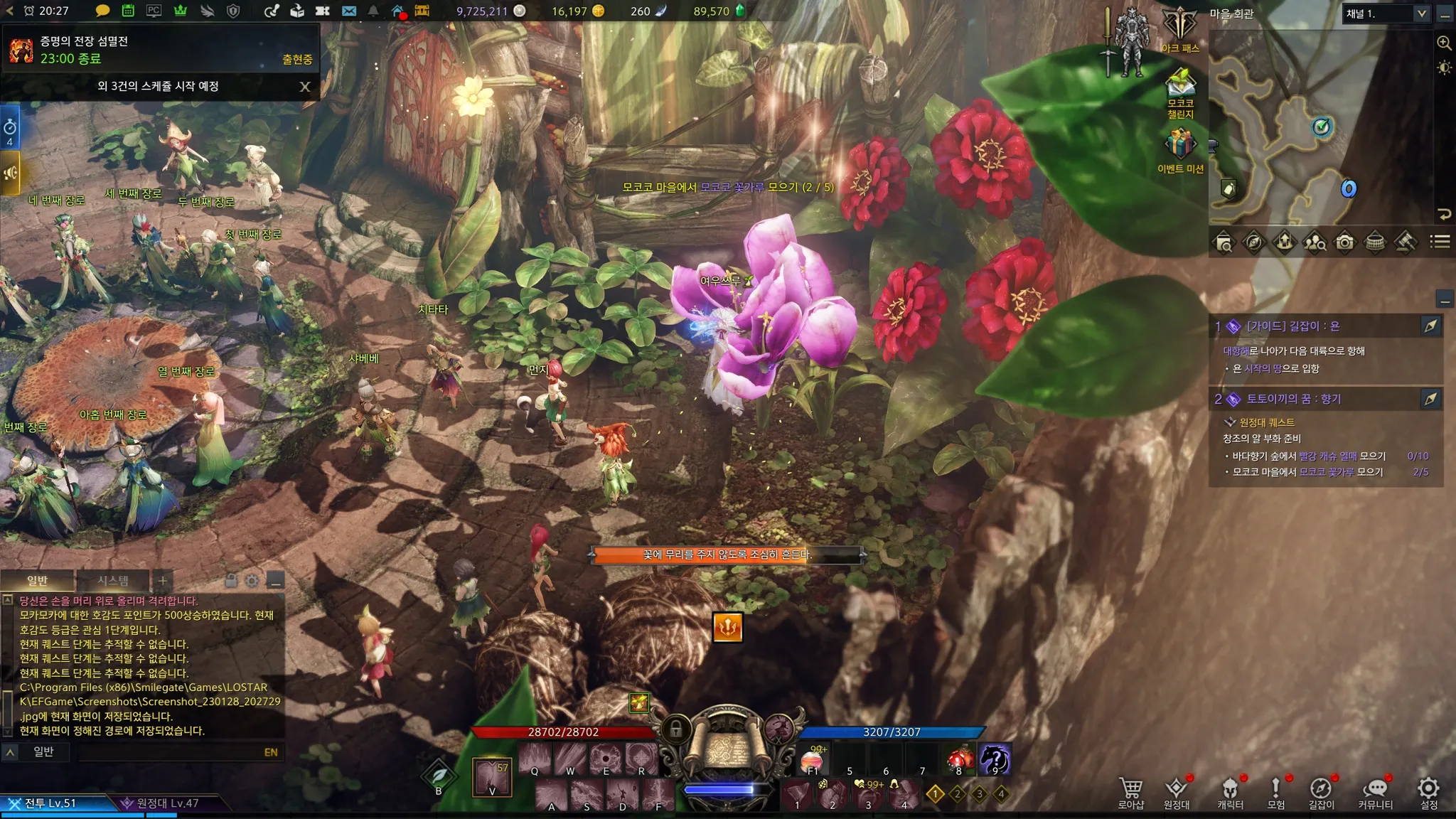
Task: Select the 일반 chat tab
Action: pyautogui.click(x=37, y=581)
